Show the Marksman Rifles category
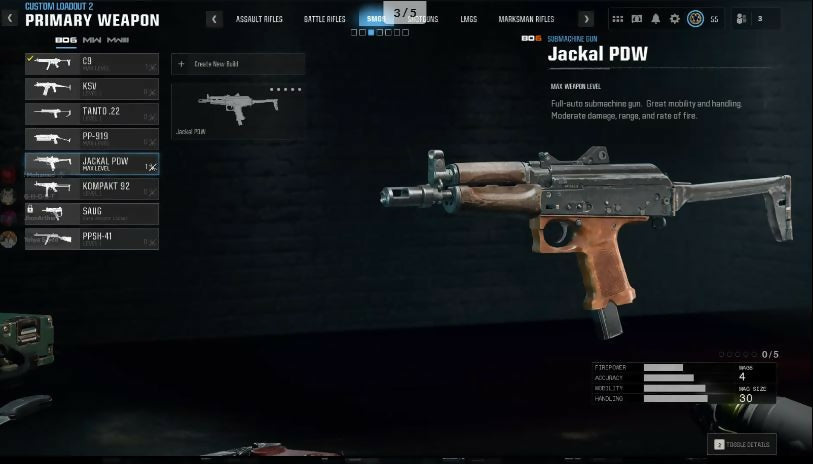 (x=526, y=19)
